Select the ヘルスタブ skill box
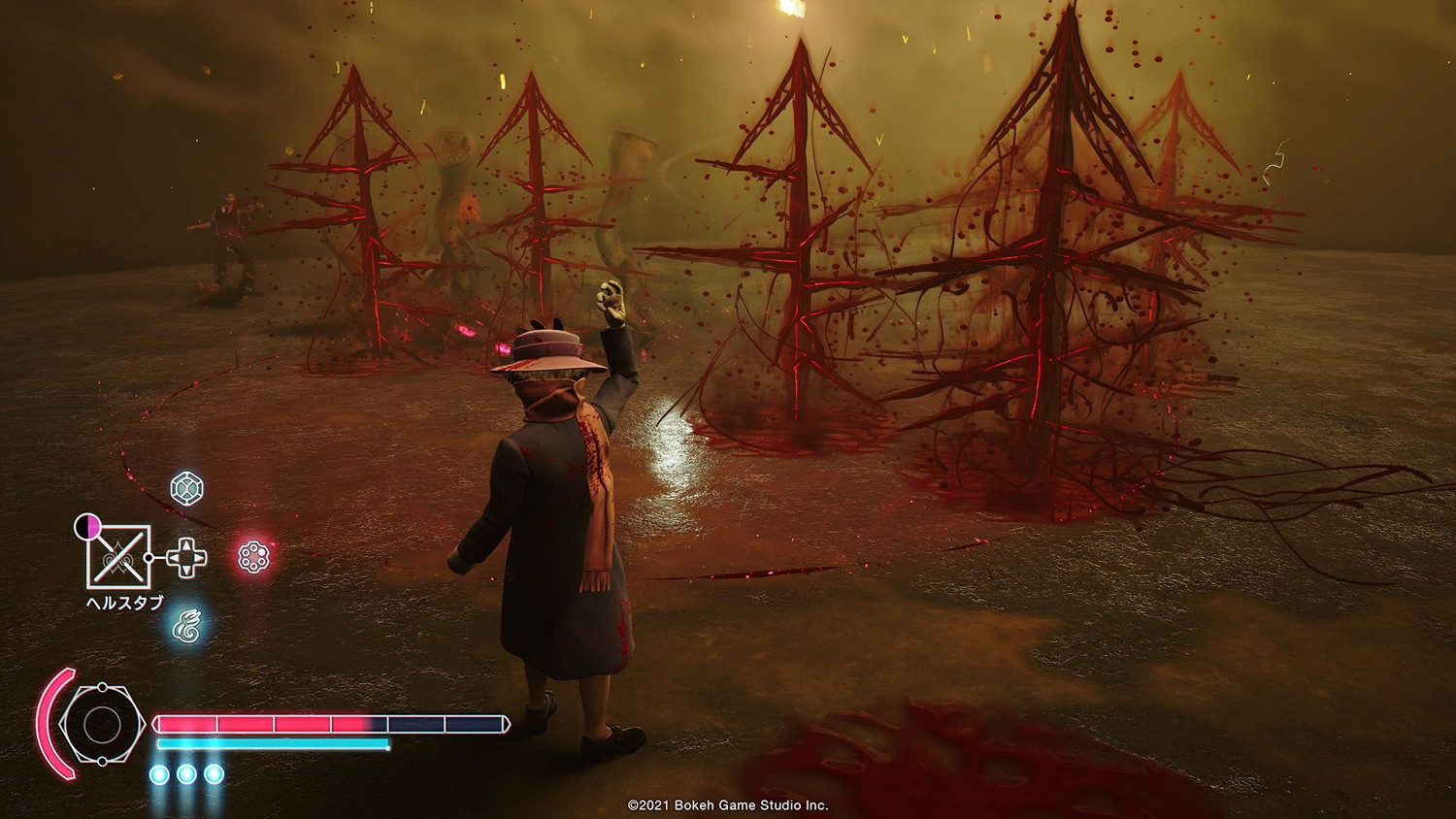This screenshot has width=1456, height=819. [118, 557]
